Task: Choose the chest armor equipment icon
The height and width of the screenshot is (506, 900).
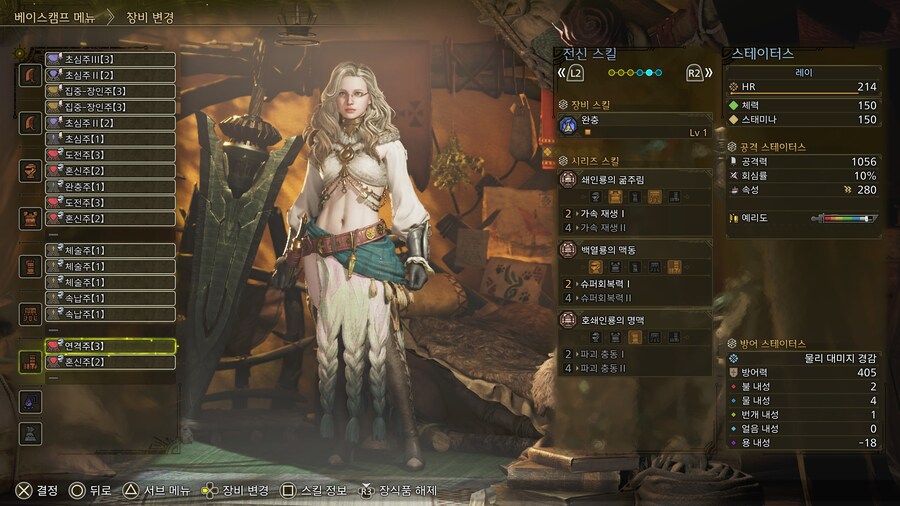Action: click(x=30, y=218)
